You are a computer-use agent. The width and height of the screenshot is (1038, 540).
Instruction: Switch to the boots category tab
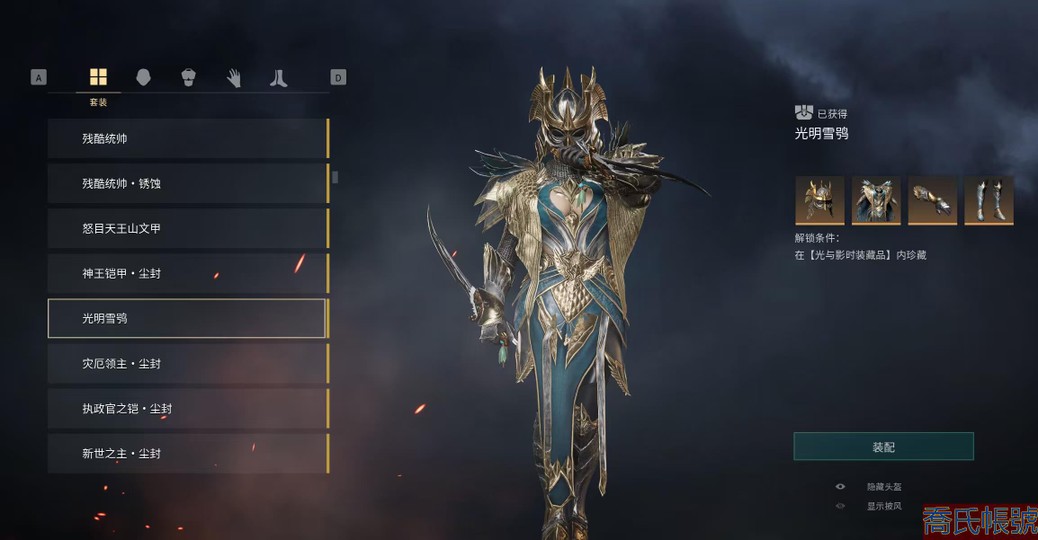click(x=278, y=78)
